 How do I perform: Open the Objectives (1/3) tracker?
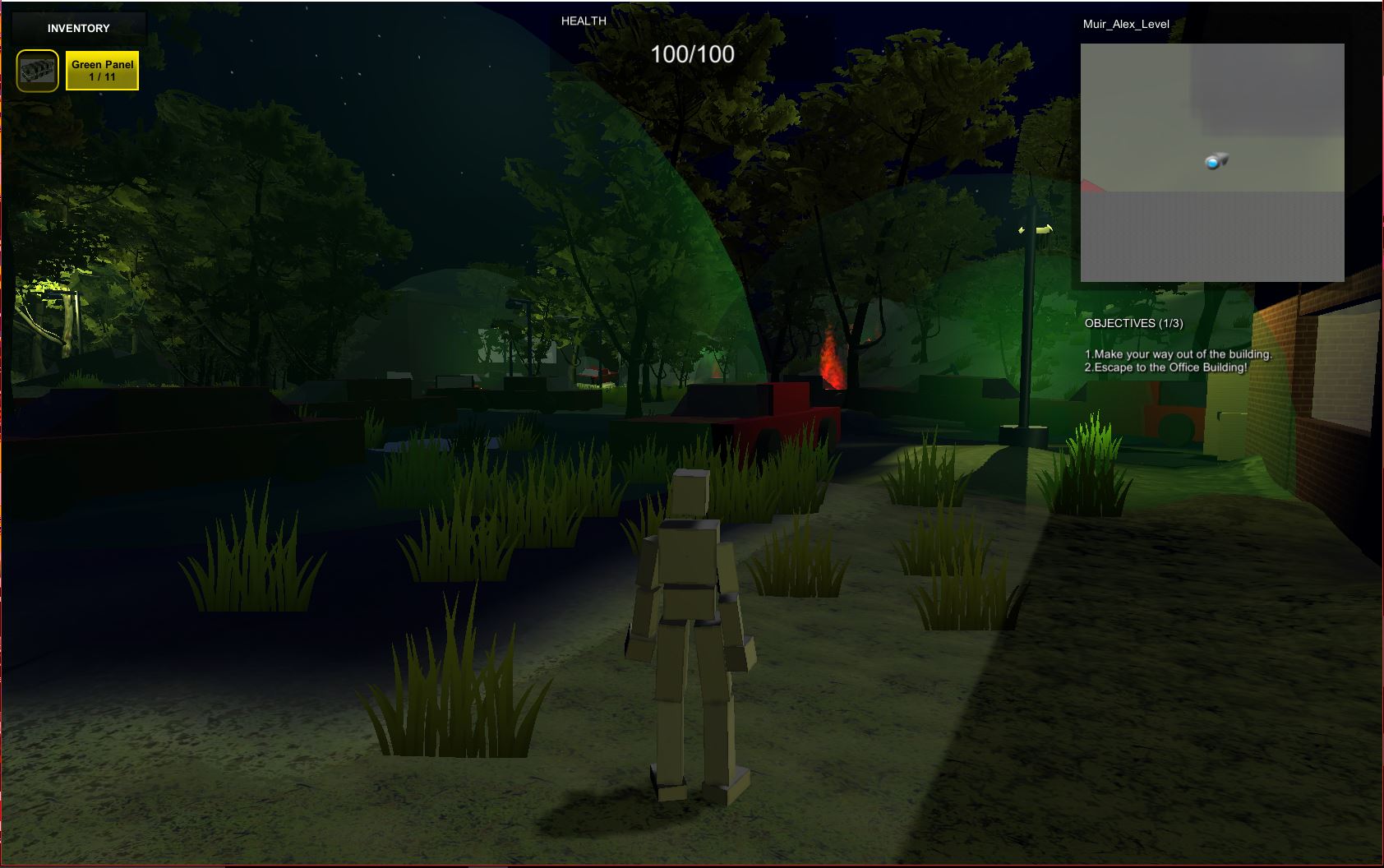click(x=1133, y=323)
